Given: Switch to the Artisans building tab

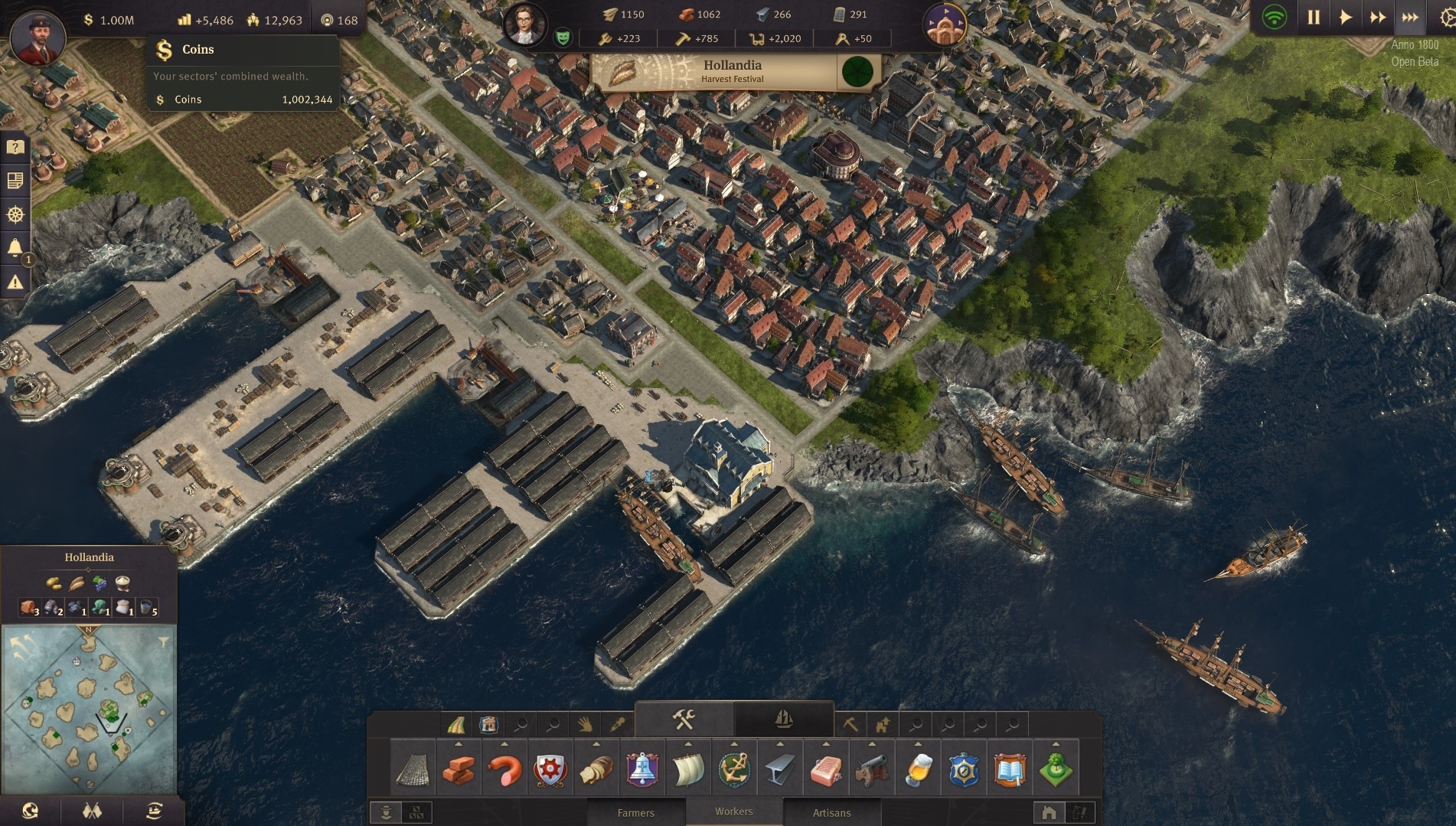Looking at the screenshot, I should coord(831,812).
